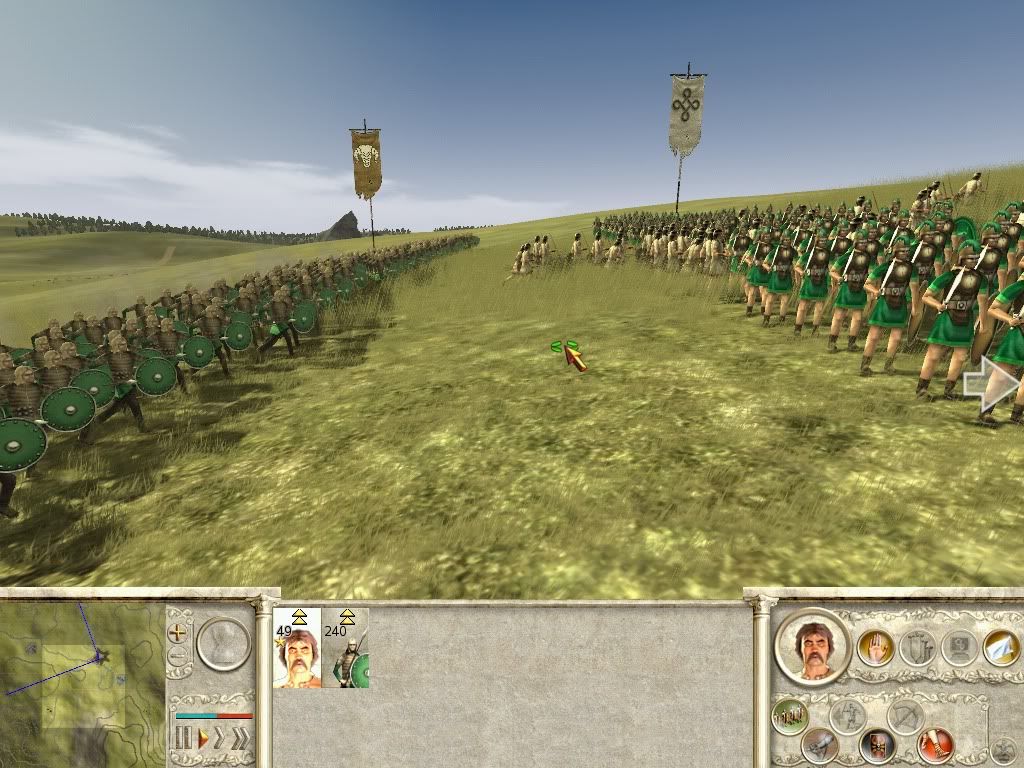Select the general's unit card with 49 men
The image size is (1024, 768).
point(297,648)
